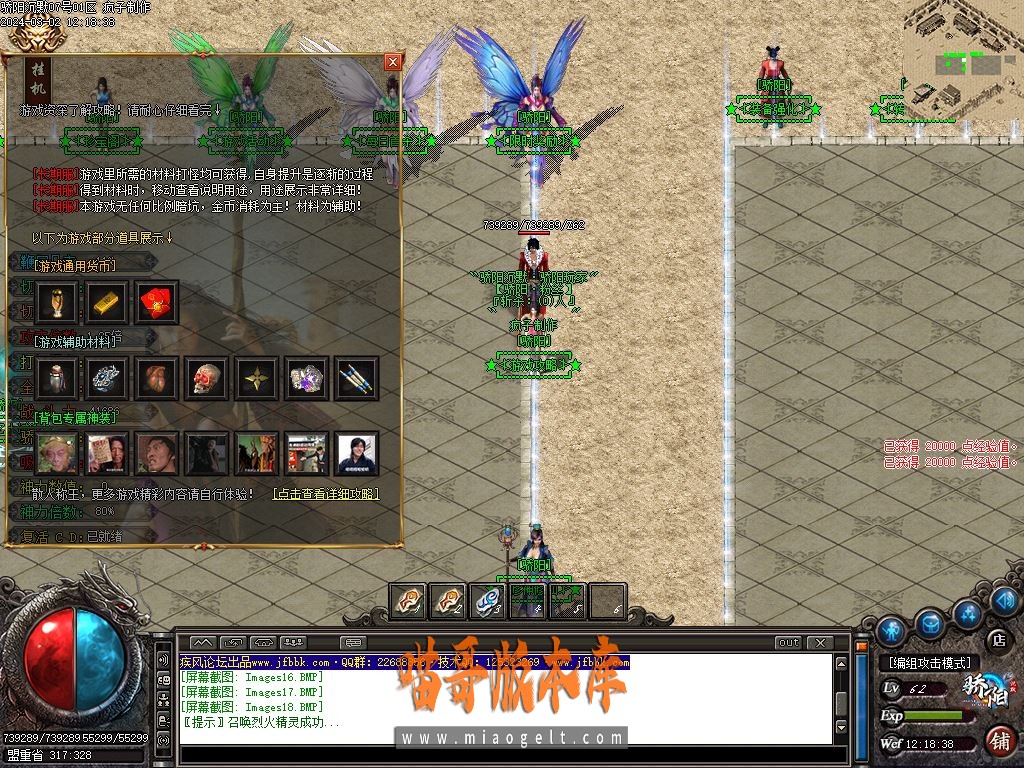Use the first belt slot scroll
The image size is (1024, 768).
click(x=408, y=601)
